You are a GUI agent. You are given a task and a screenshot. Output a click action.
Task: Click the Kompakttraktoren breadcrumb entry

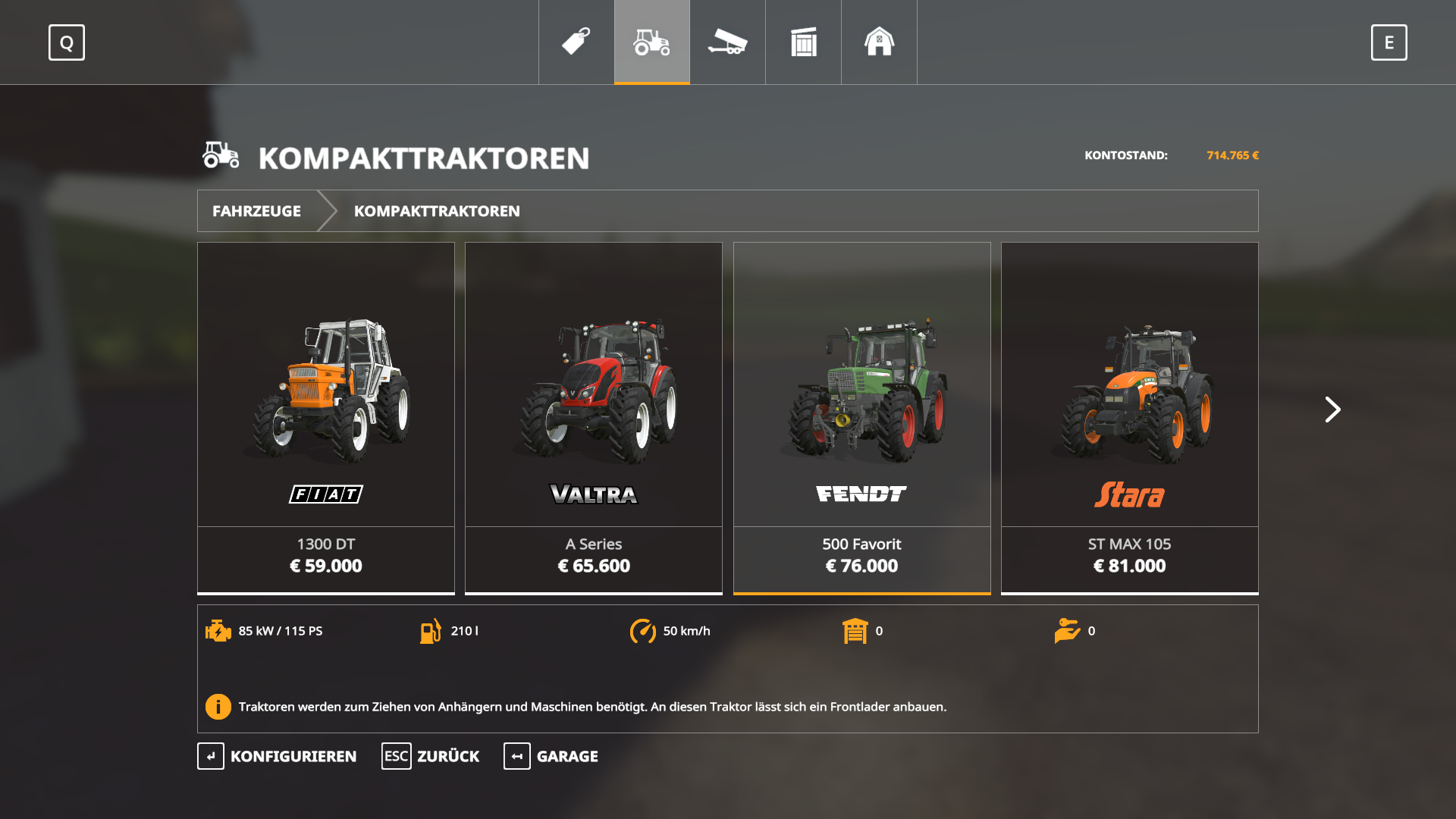(x=437, y=211)
